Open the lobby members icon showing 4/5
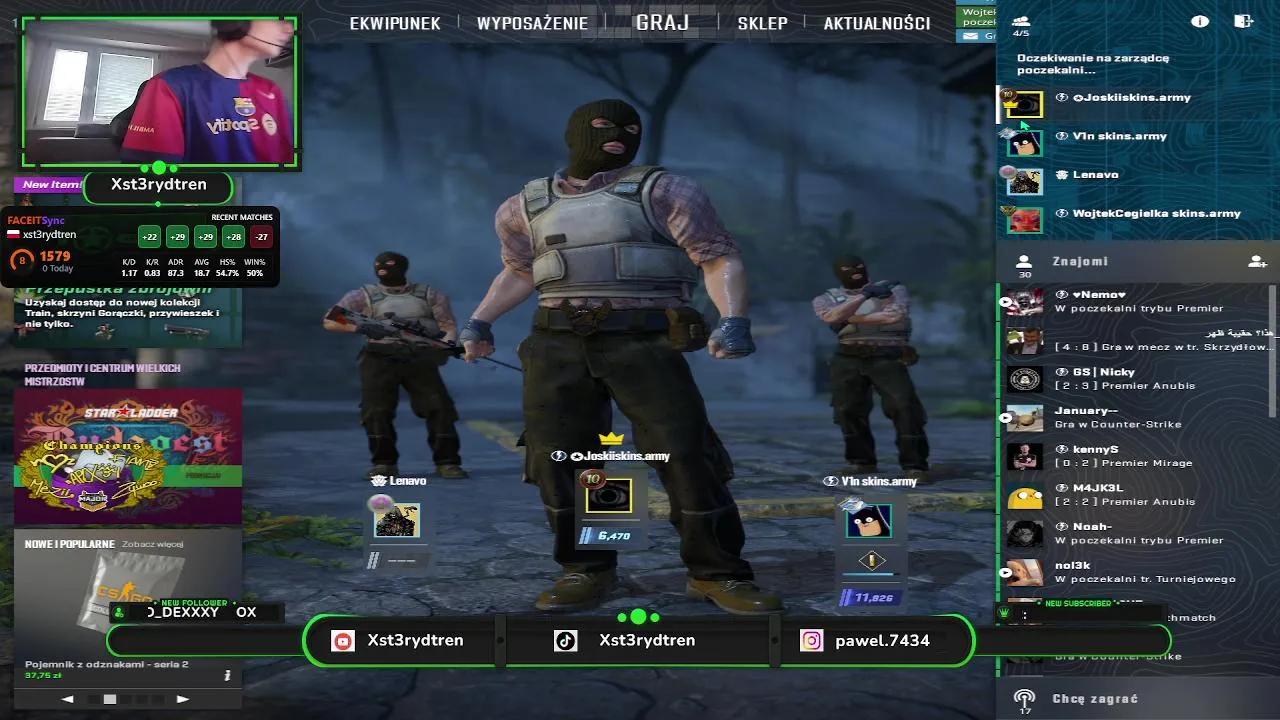 click(1020, 20)
